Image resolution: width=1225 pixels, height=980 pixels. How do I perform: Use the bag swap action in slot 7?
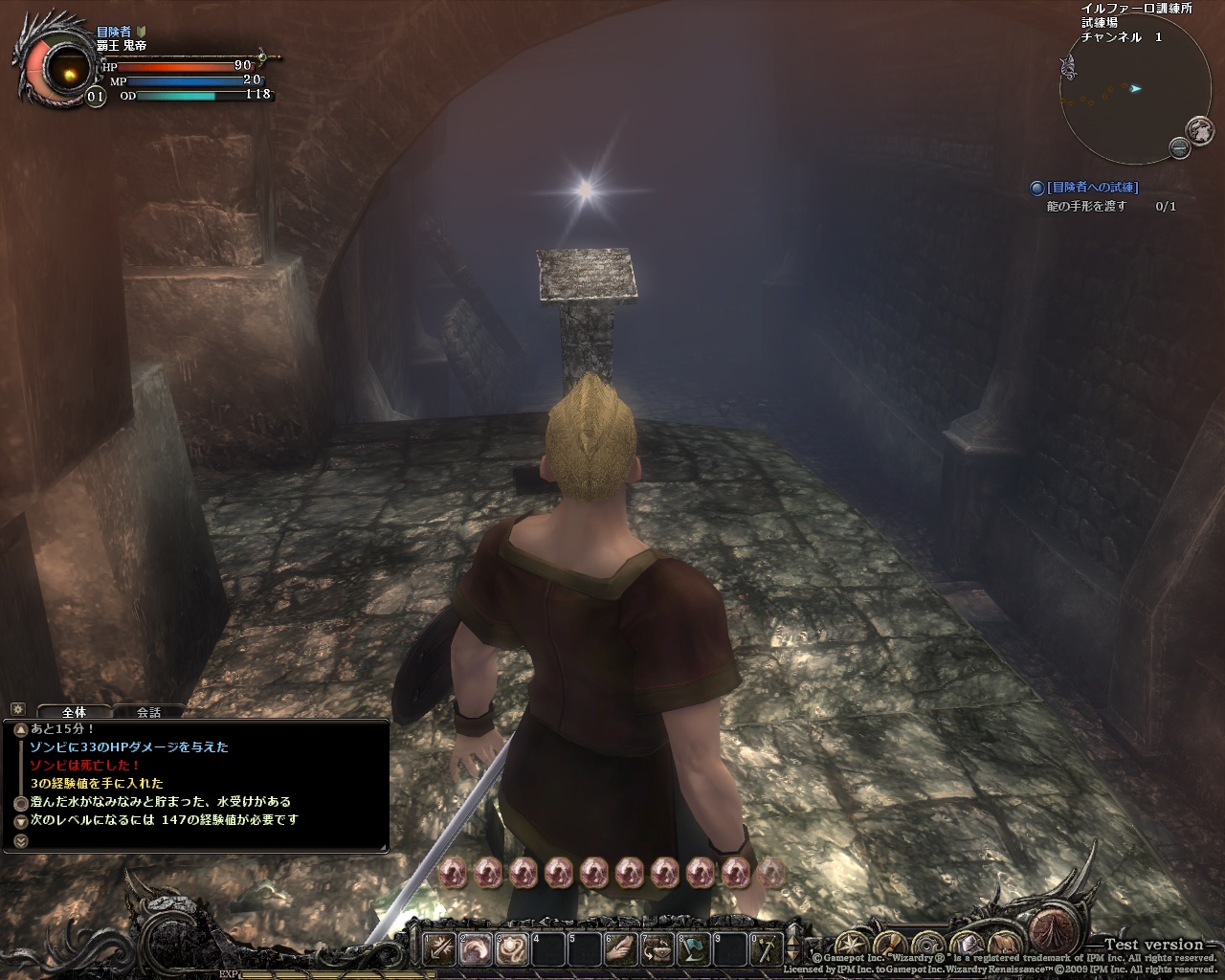pos(657,949)
